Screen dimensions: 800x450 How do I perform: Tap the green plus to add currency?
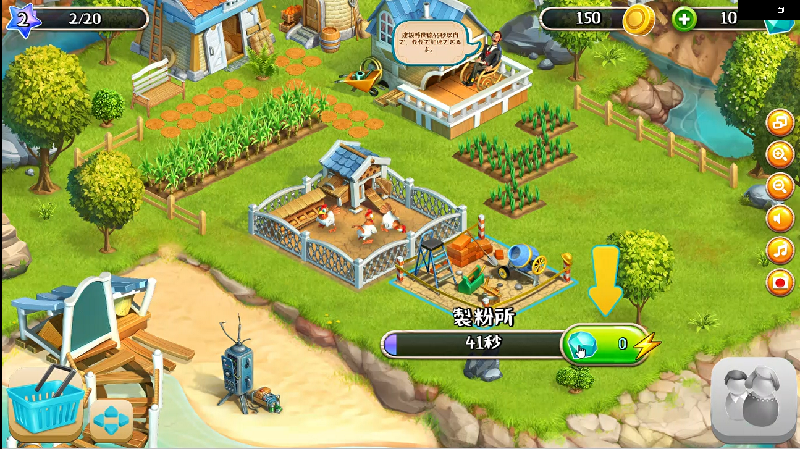tap(684, 19)
